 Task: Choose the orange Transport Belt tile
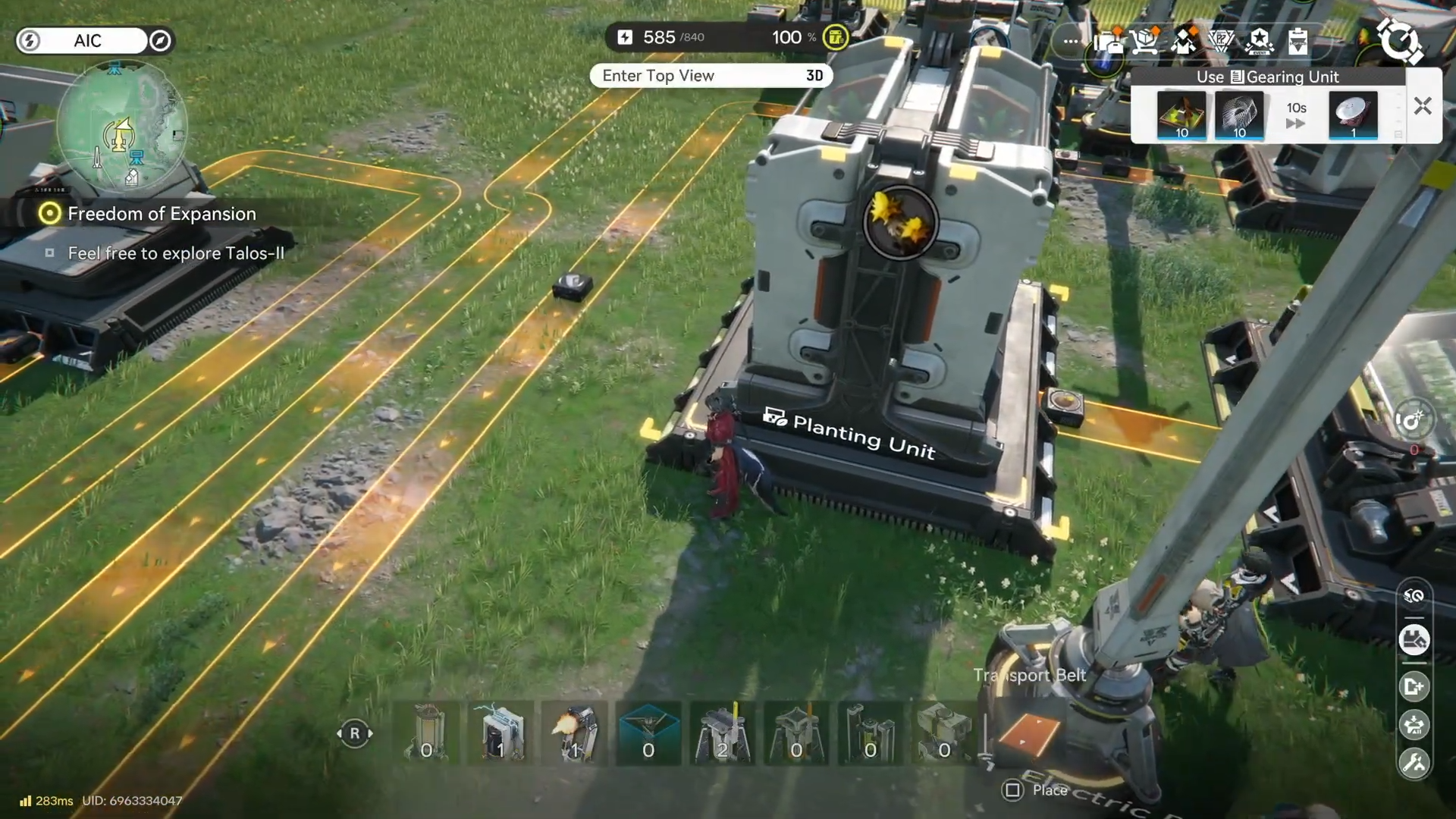1028,733
